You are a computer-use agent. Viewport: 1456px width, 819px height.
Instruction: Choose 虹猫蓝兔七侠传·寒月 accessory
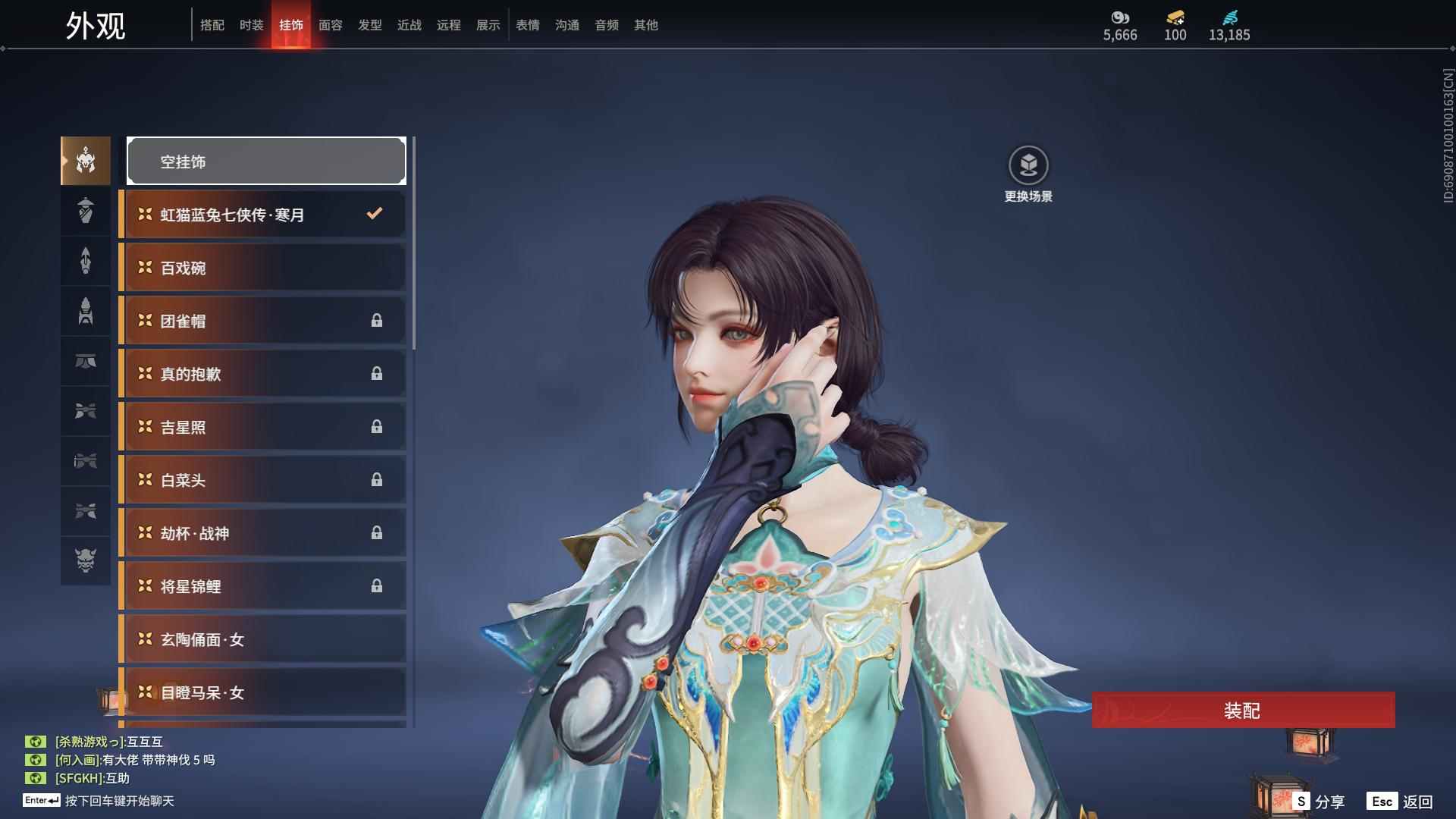pos(263,215)
